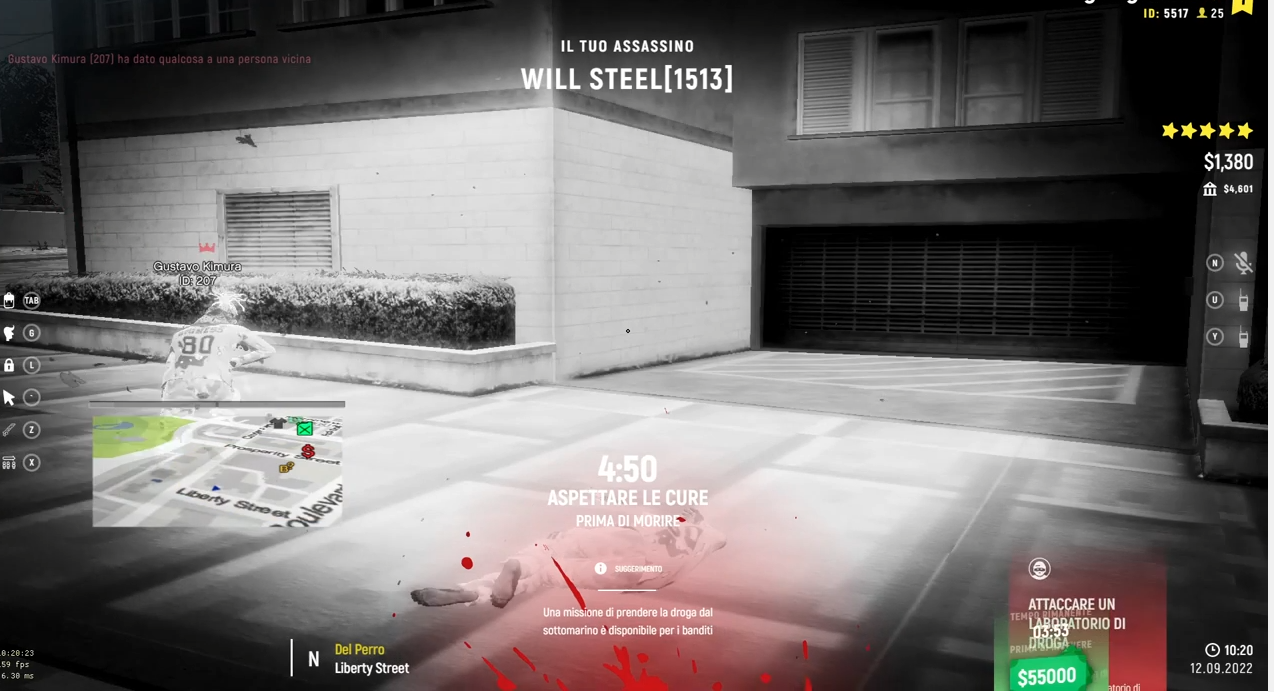Open the backpack inventory icon
The image size is (1274, 692).
(9, 301)
